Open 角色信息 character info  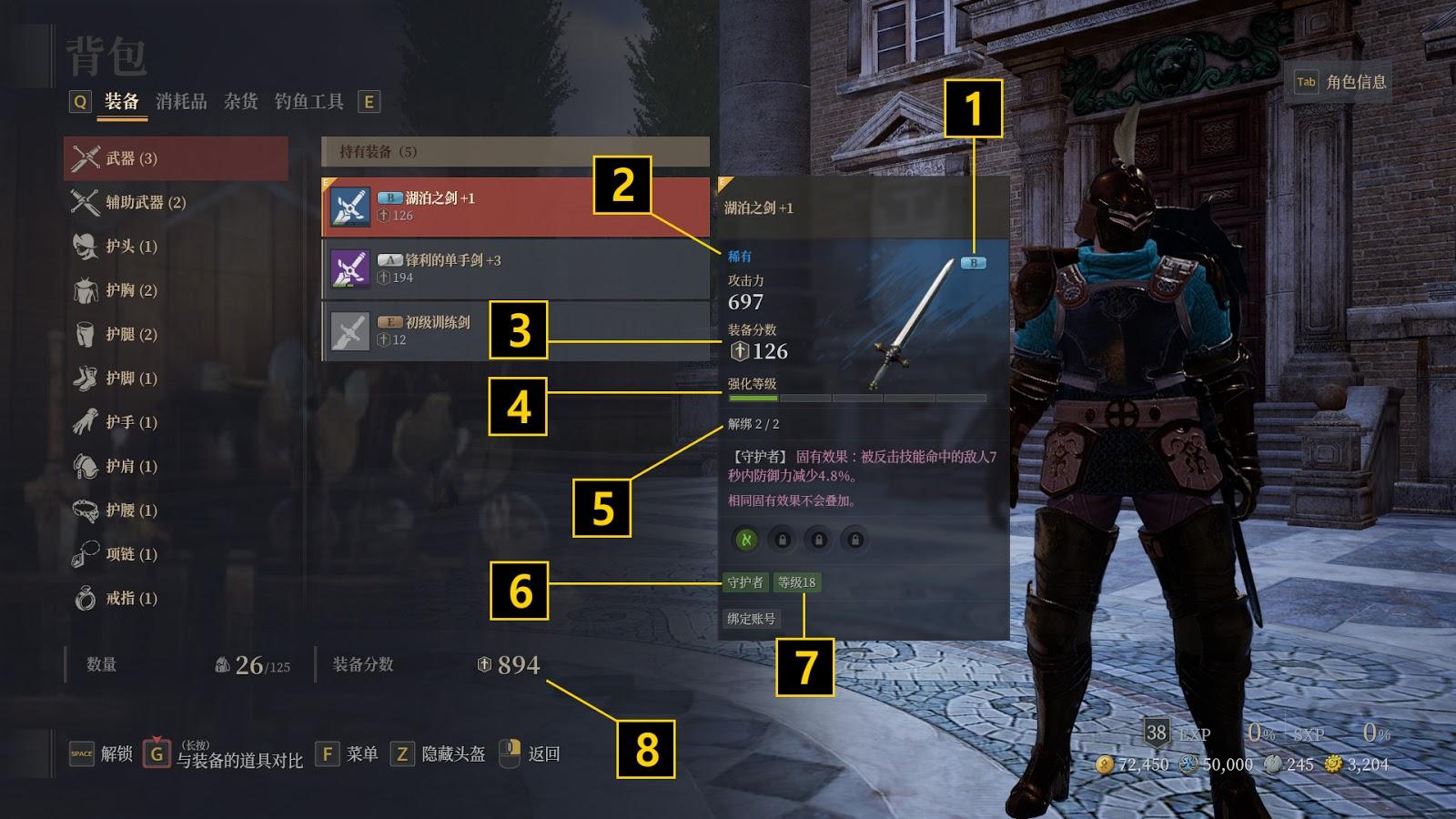point(1342,82)
